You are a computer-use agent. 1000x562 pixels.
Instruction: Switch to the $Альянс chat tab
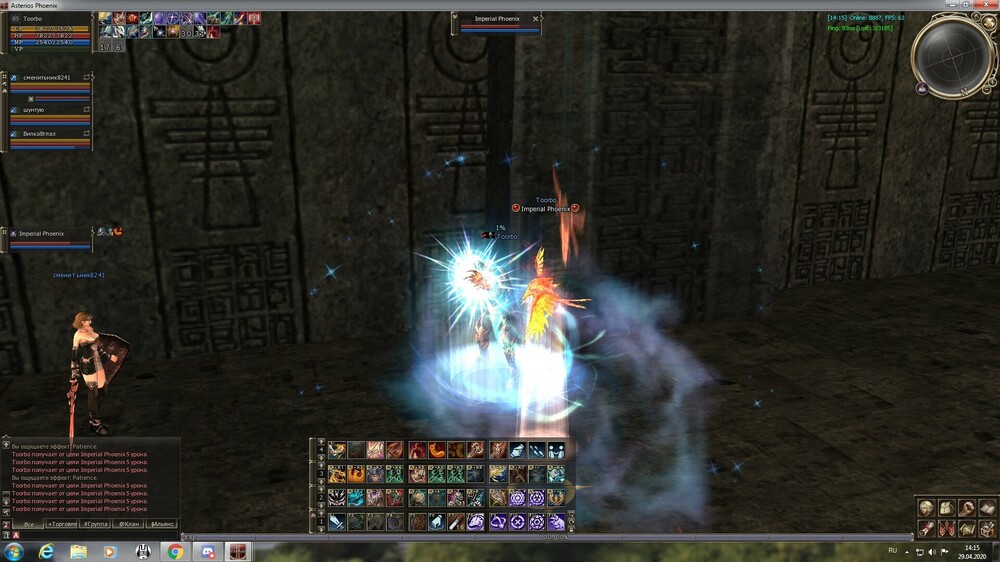tap(161, 524)
